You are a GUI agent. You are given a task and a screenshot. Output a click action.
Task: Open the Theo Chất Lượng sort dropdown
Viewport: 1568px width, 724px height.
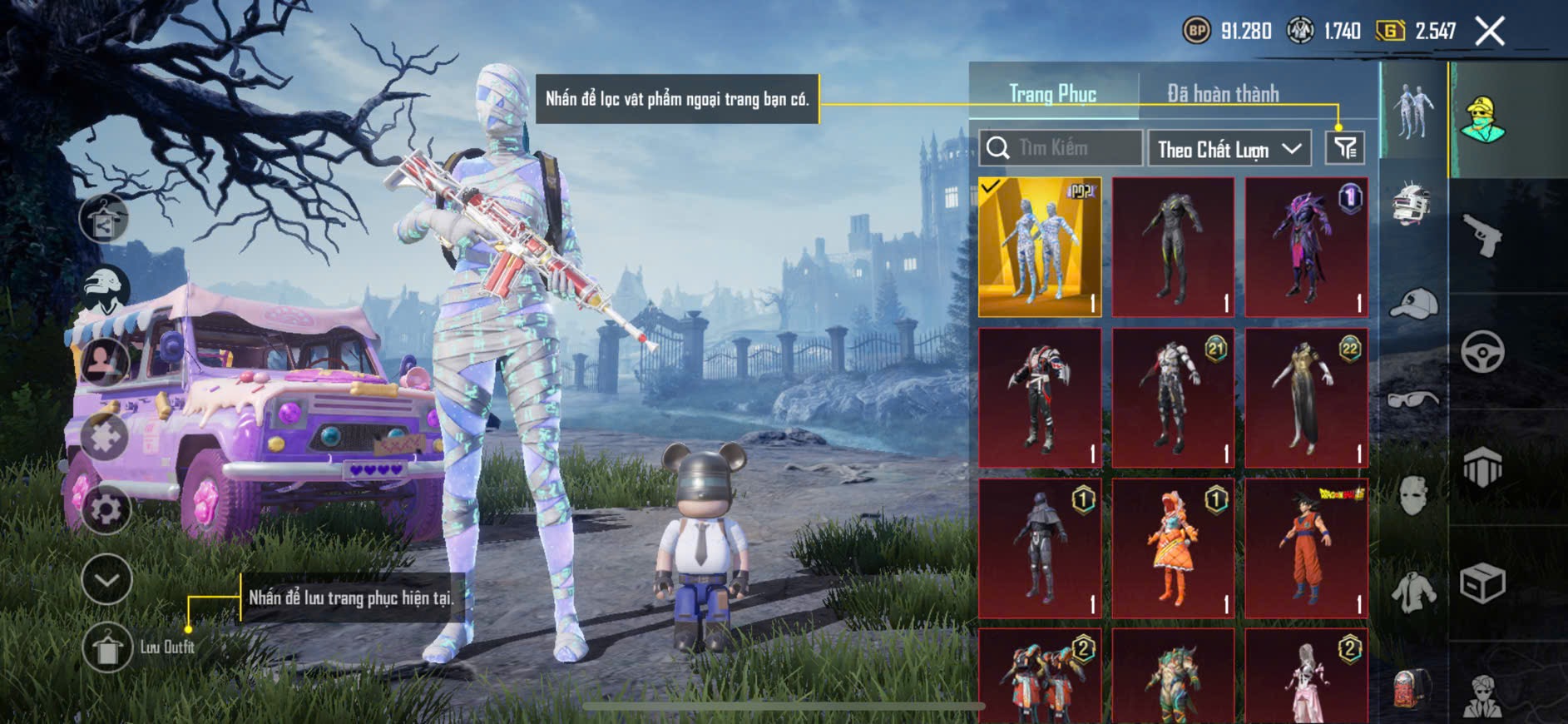1229,149
